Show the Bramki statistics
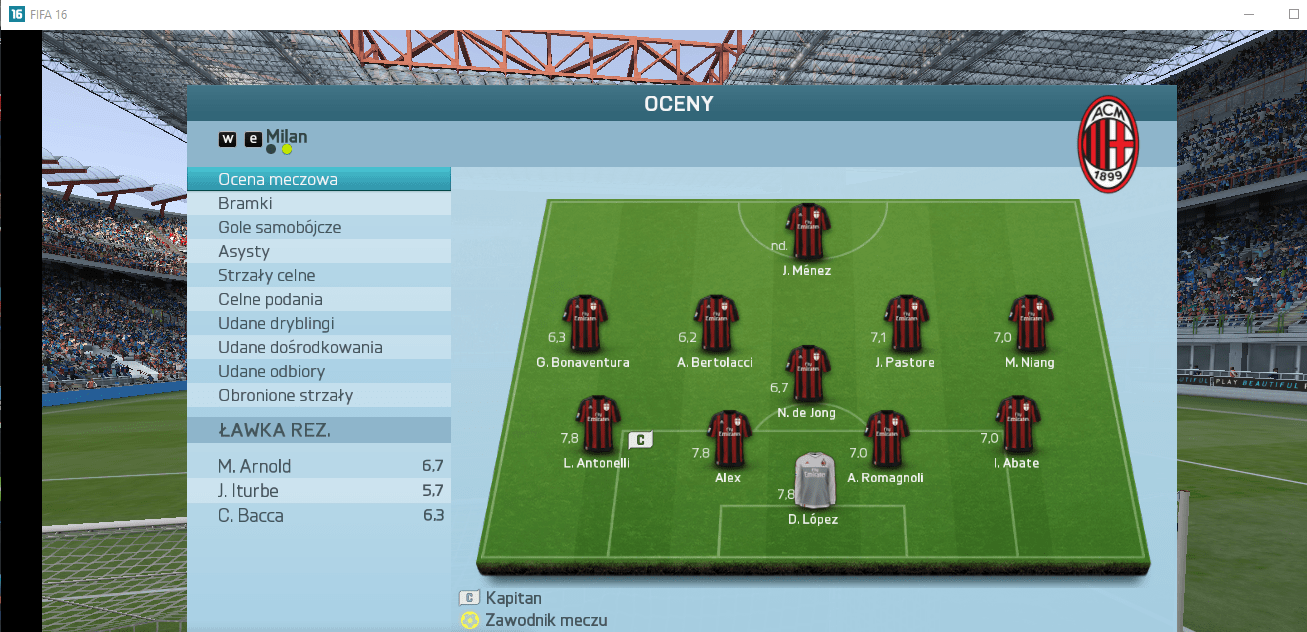Image resolution: width=1307 pixels, height=632 pixels. [318, 204]
